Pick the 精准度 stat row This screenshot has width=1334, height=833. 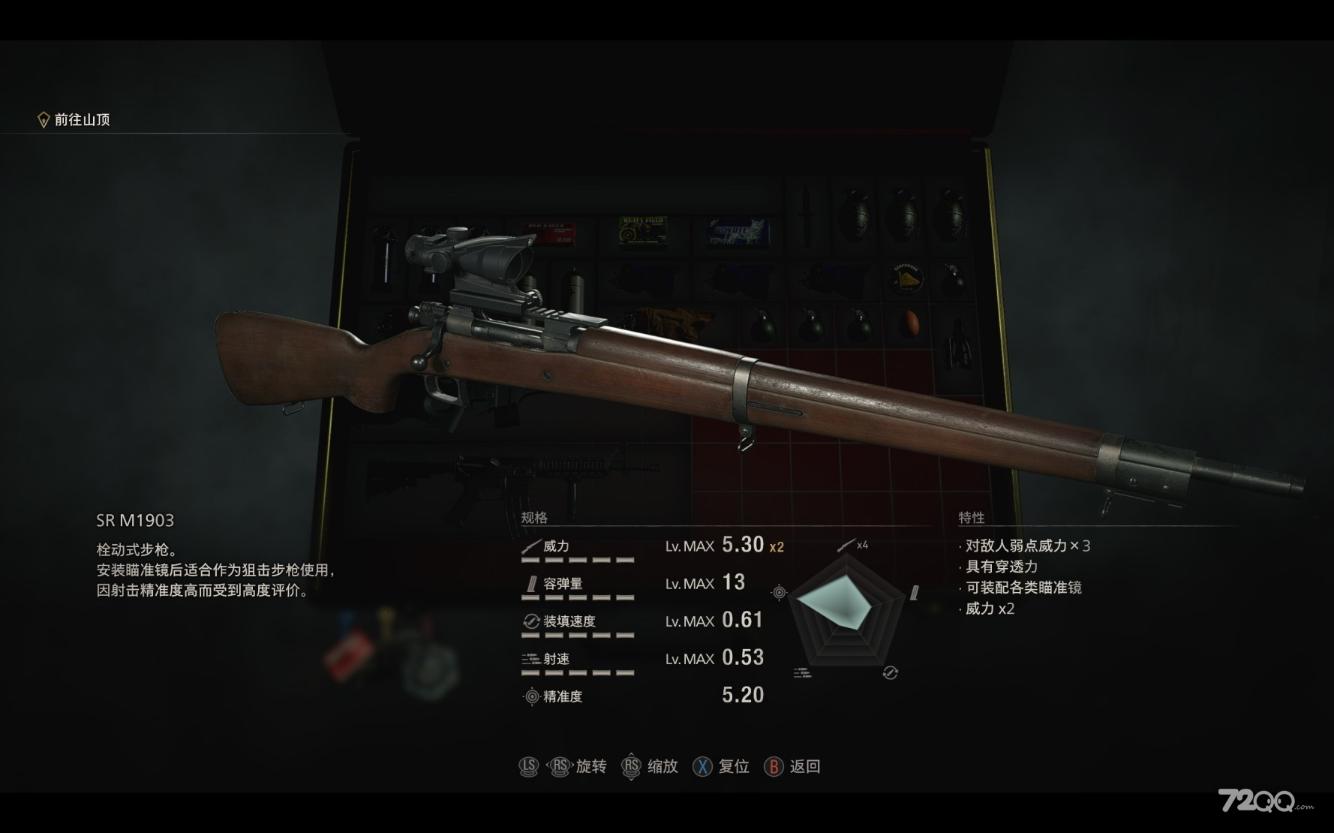(640, 696)
